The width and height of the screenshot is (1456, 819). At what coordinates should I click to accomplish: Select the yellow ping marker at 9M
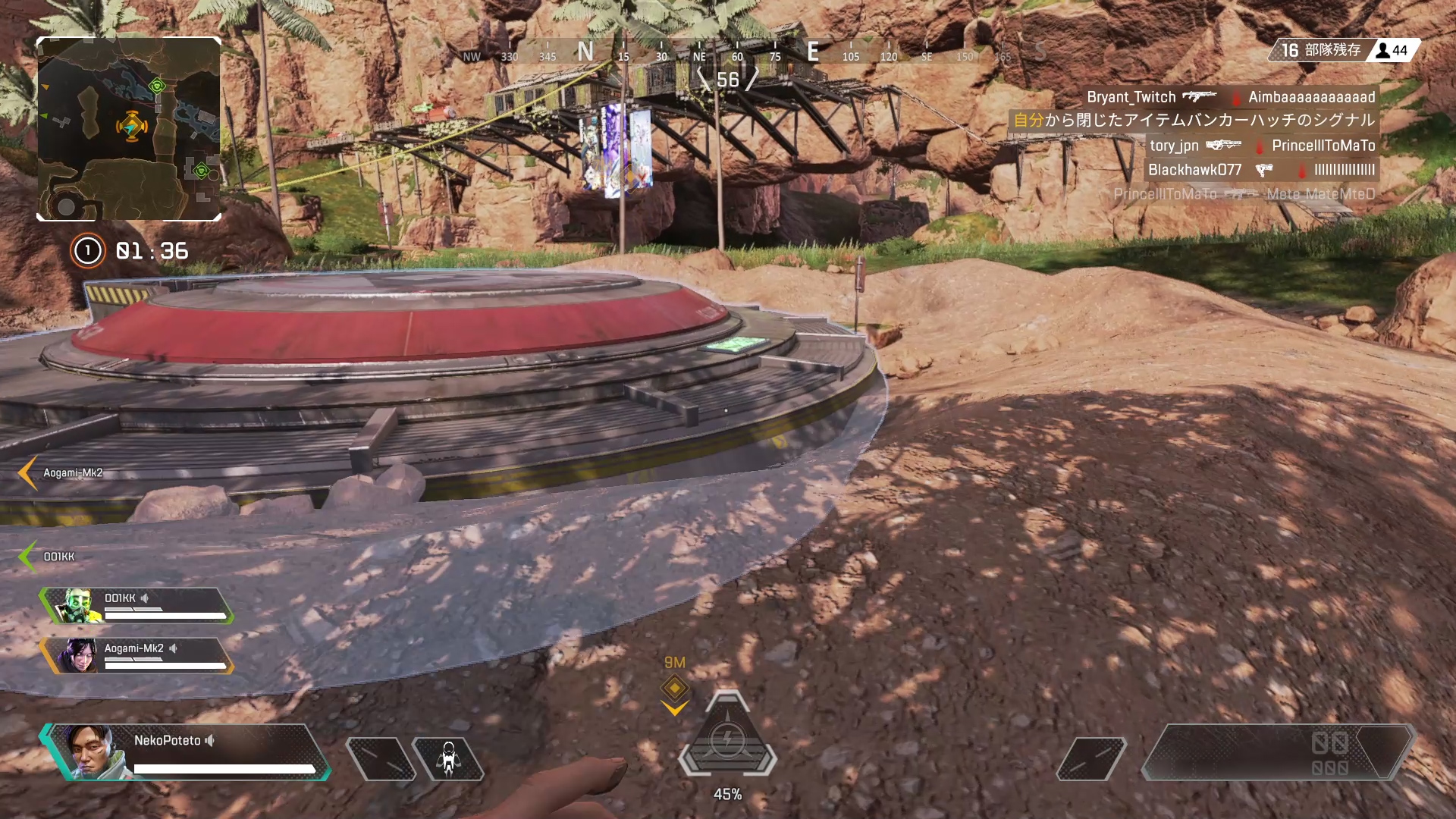click(674, 689)
